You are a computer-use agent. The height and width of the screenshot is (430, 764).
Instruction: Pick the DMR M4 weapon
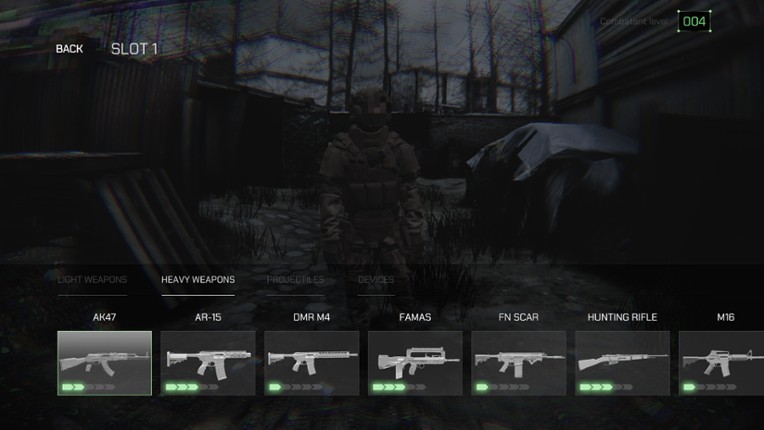(312, 363)
